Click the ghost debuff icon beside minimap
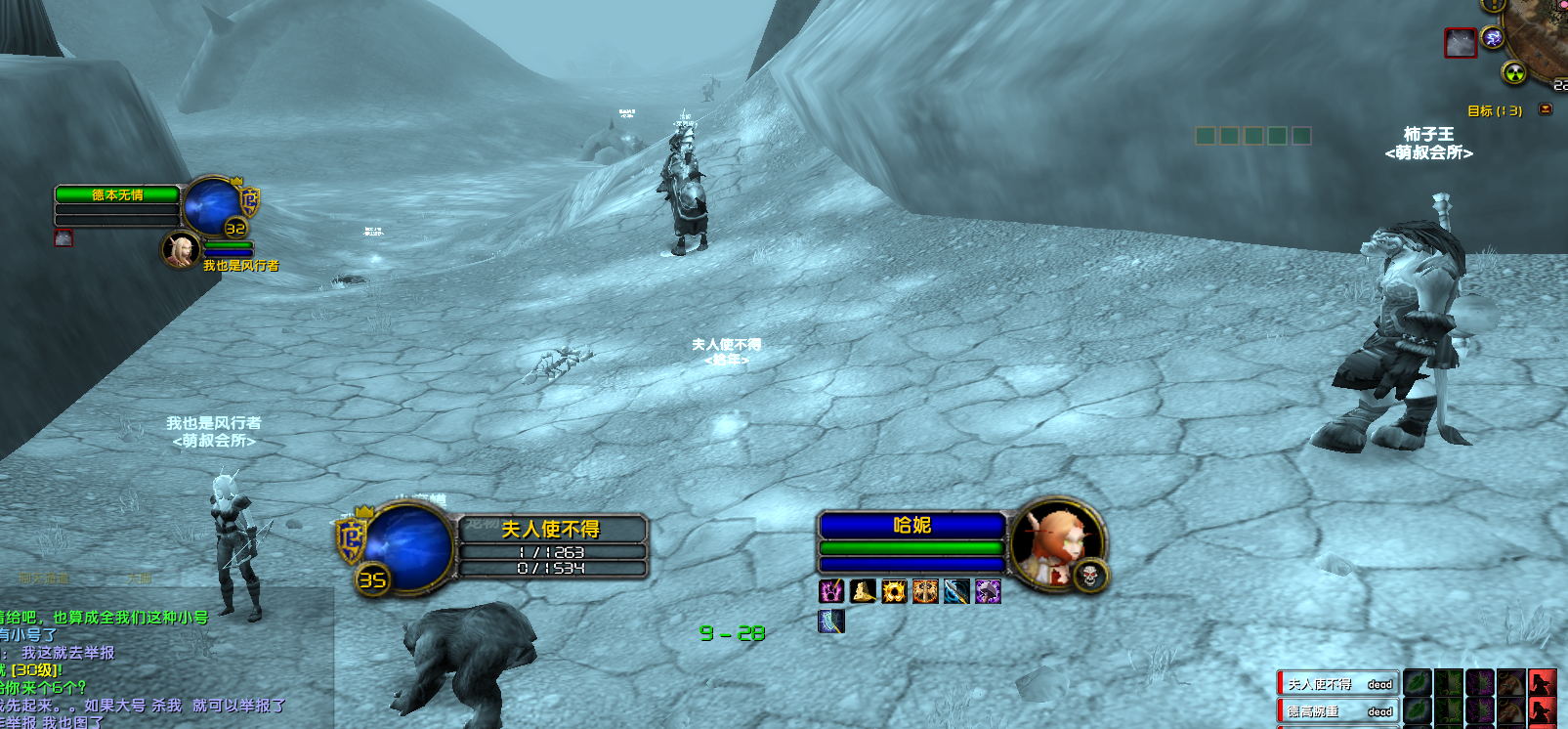 click(x=1460, y=43)
